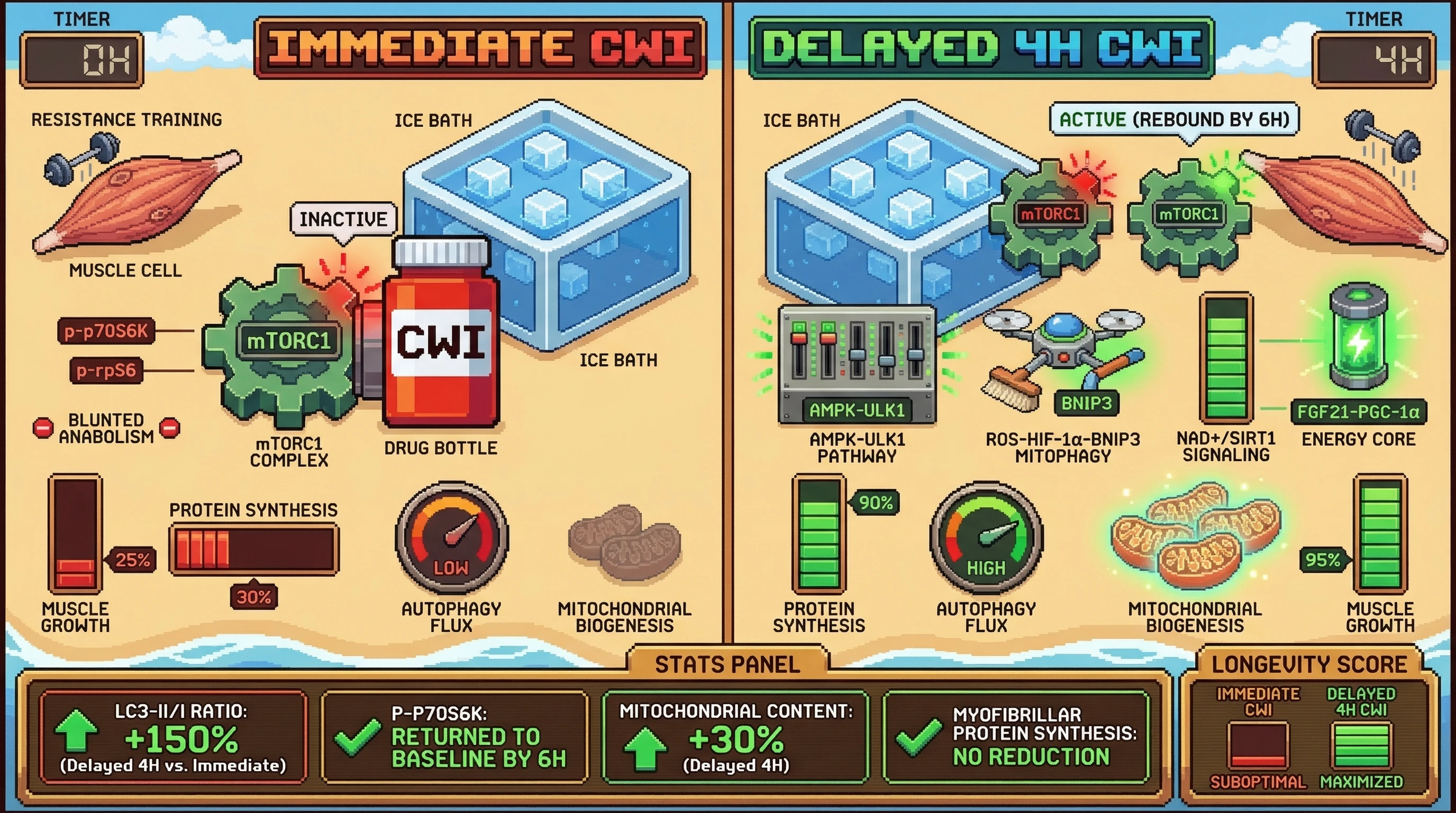Choose the P-P70S6K returned to baseline card
Screen dimensions: 1456x813
coord(455,737)
